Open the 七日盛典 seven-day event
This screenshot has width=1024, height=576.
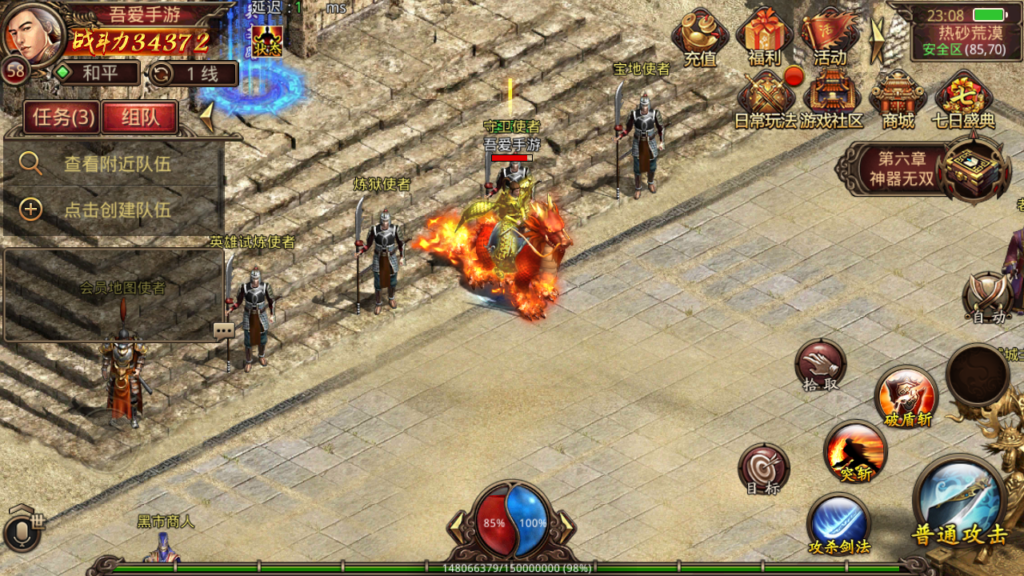964,100
